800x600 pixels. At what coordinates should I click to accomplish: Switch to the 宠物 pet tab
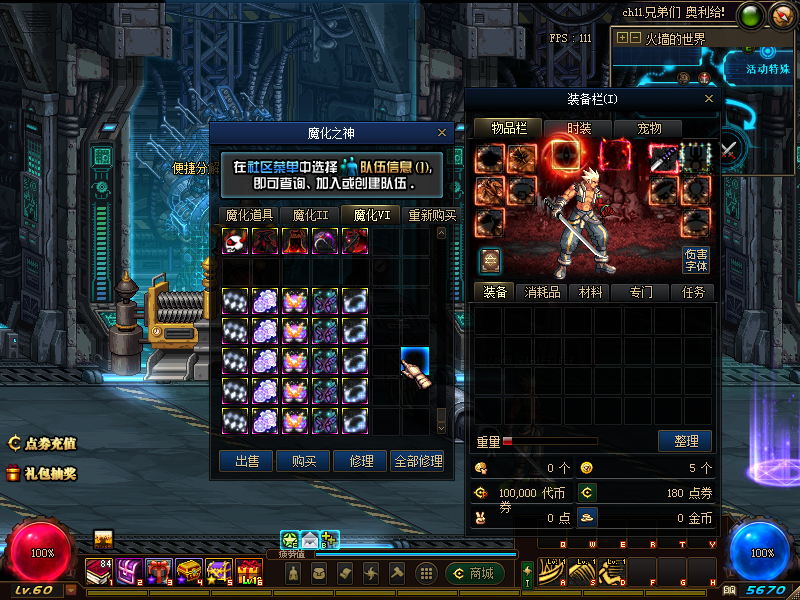click(649, 128)
